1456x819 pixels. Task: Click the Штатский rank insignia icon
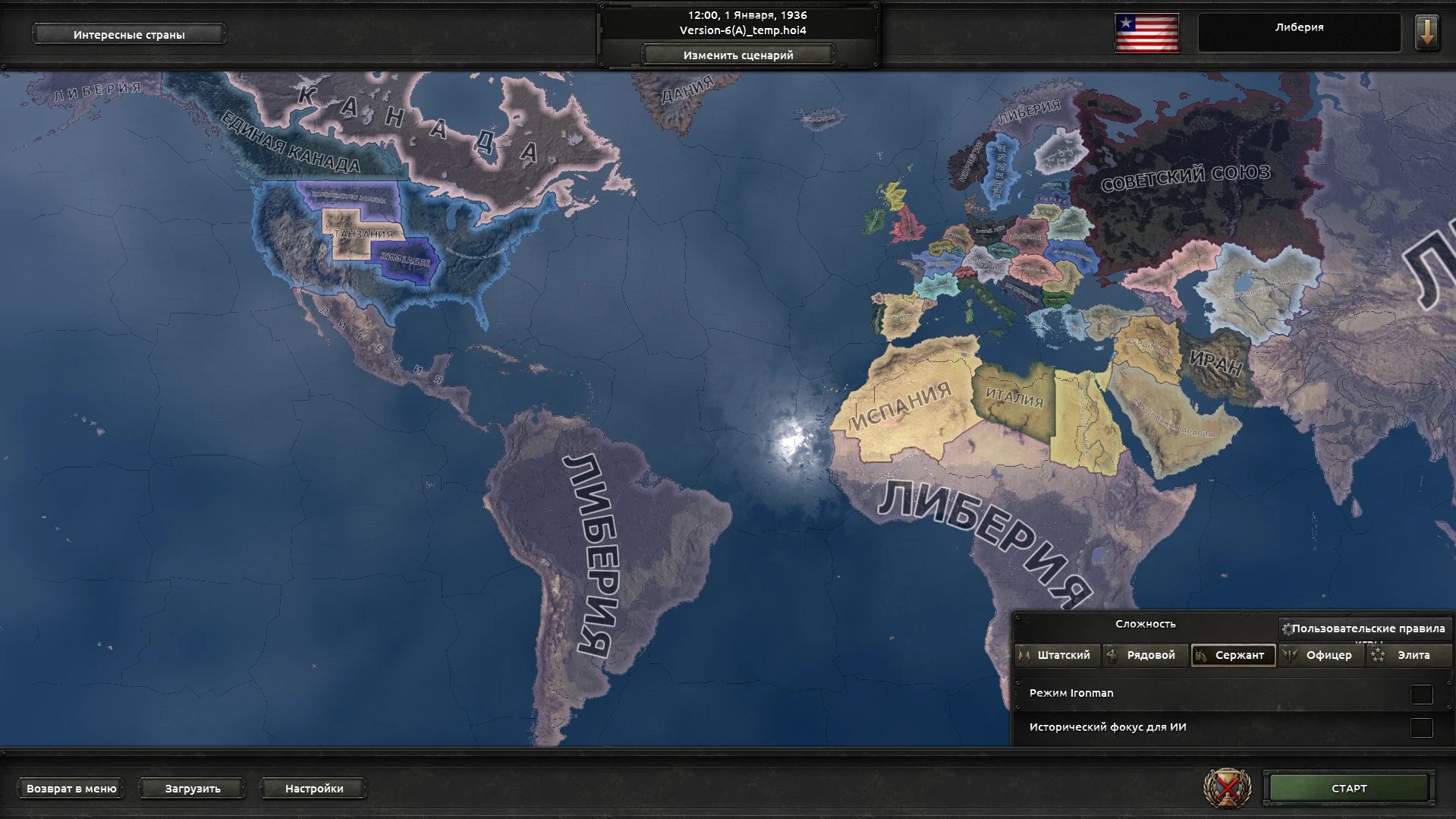[1025, 655]
